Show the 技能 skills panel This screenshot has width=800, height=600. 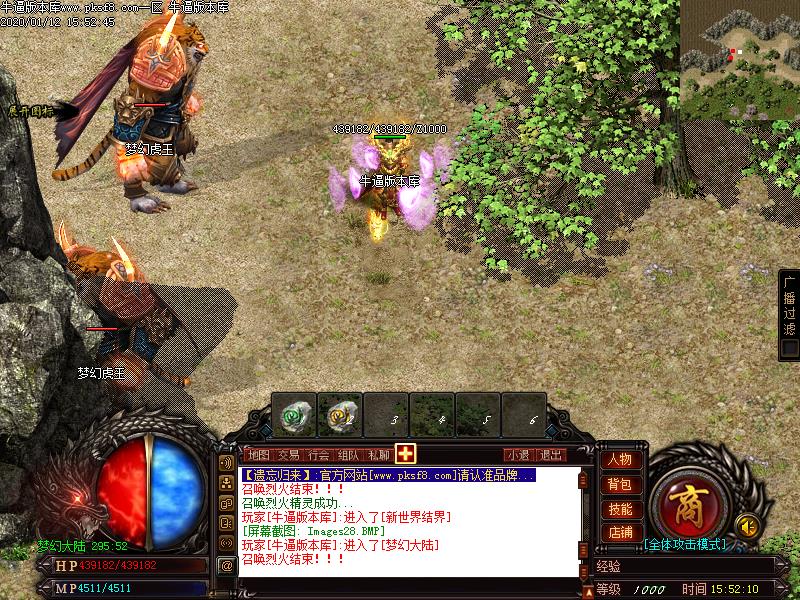(620, 509)
